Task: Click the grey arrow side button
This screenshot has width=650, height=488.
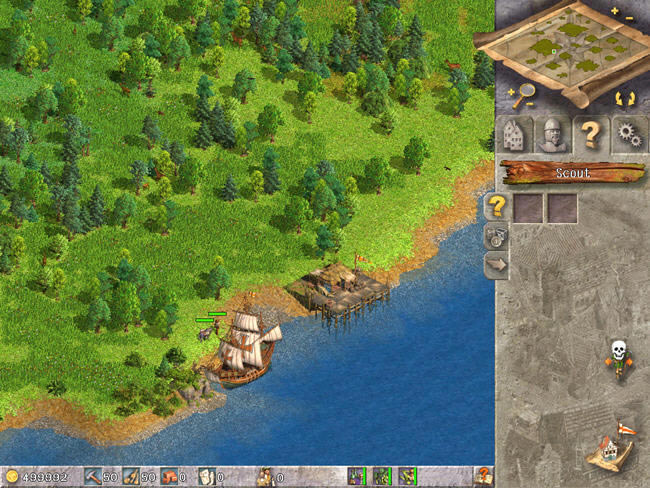Action: 496,265
